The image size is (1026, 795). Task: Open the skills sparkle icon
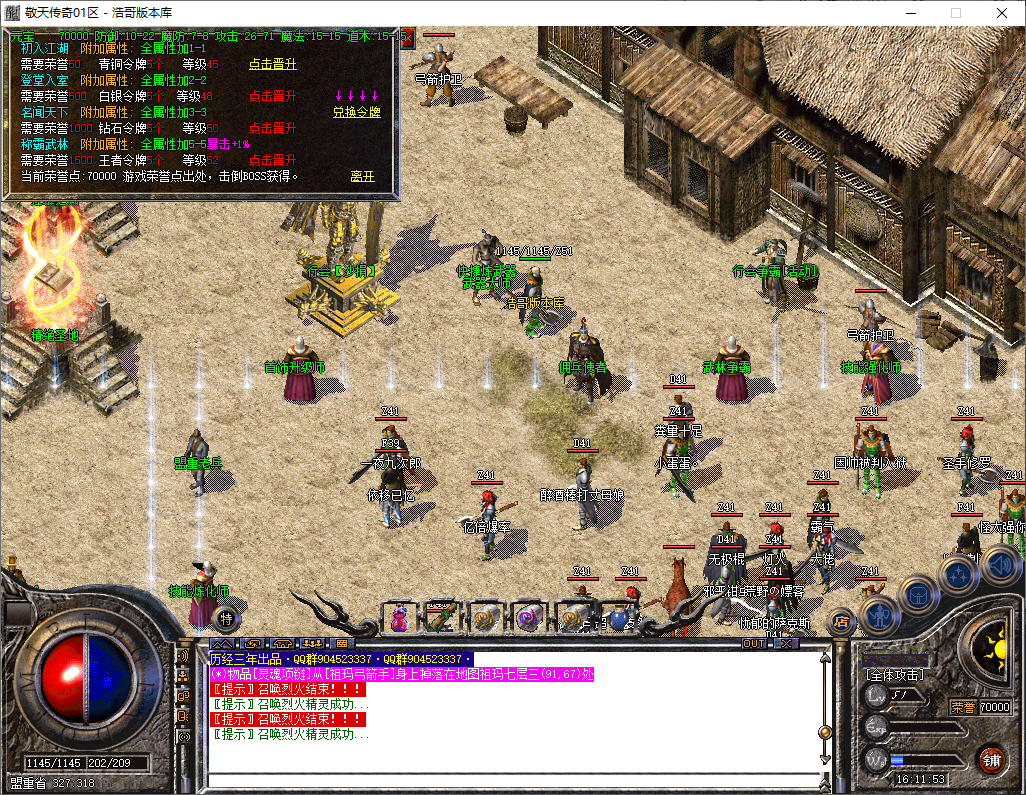(959, 573)
